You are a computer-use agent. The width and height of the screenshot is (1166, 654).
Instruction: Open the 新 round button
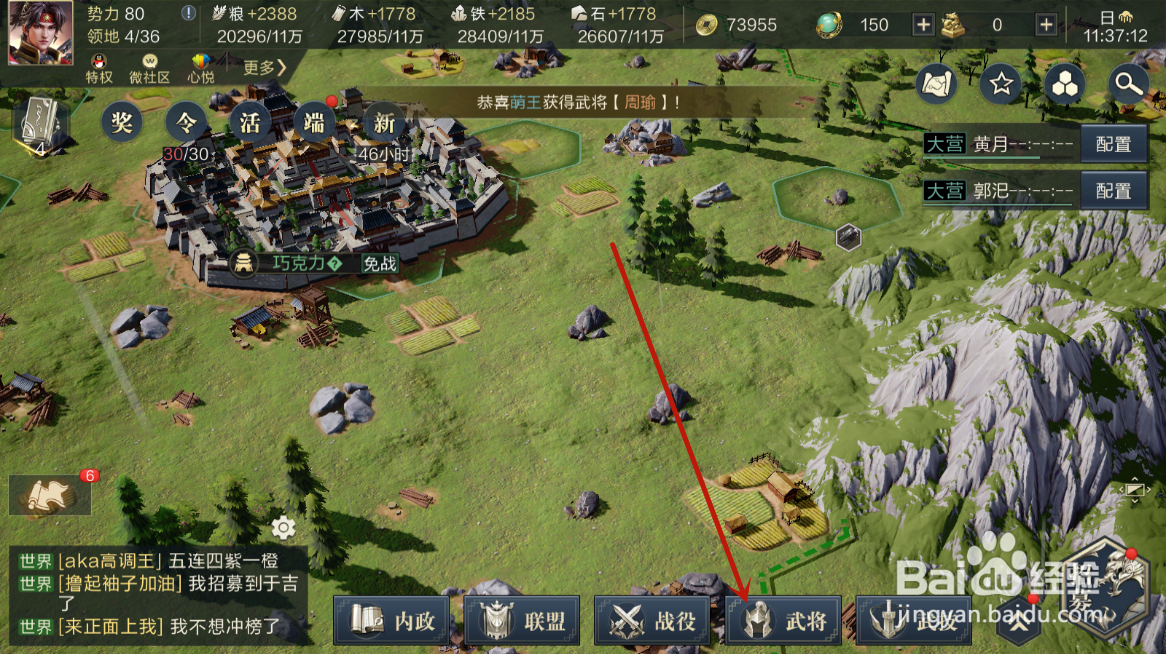pos(384,124)
